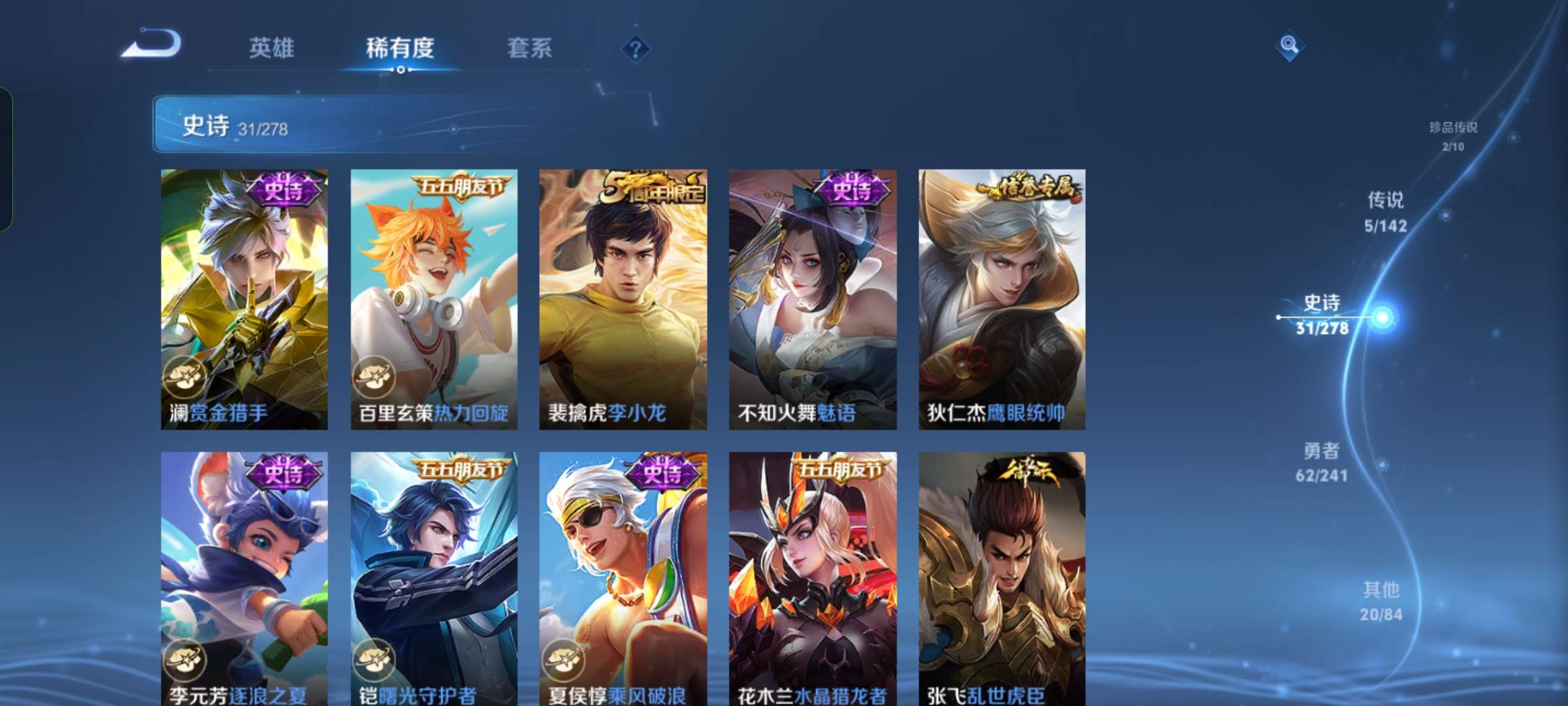Open the search function via the magnifier icon
The width and height of the screenshot is (1568, 706).
(x=1288, y=46)
